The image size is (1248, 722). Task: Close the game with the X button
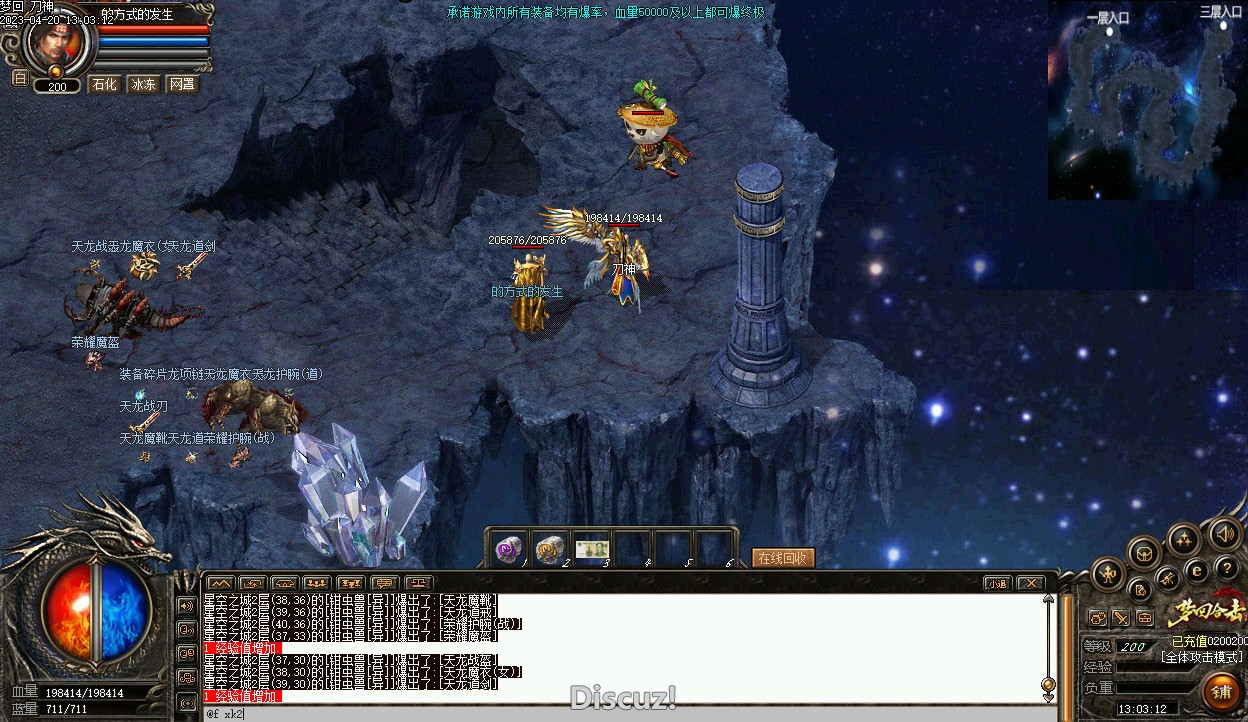click(1030, 583)
